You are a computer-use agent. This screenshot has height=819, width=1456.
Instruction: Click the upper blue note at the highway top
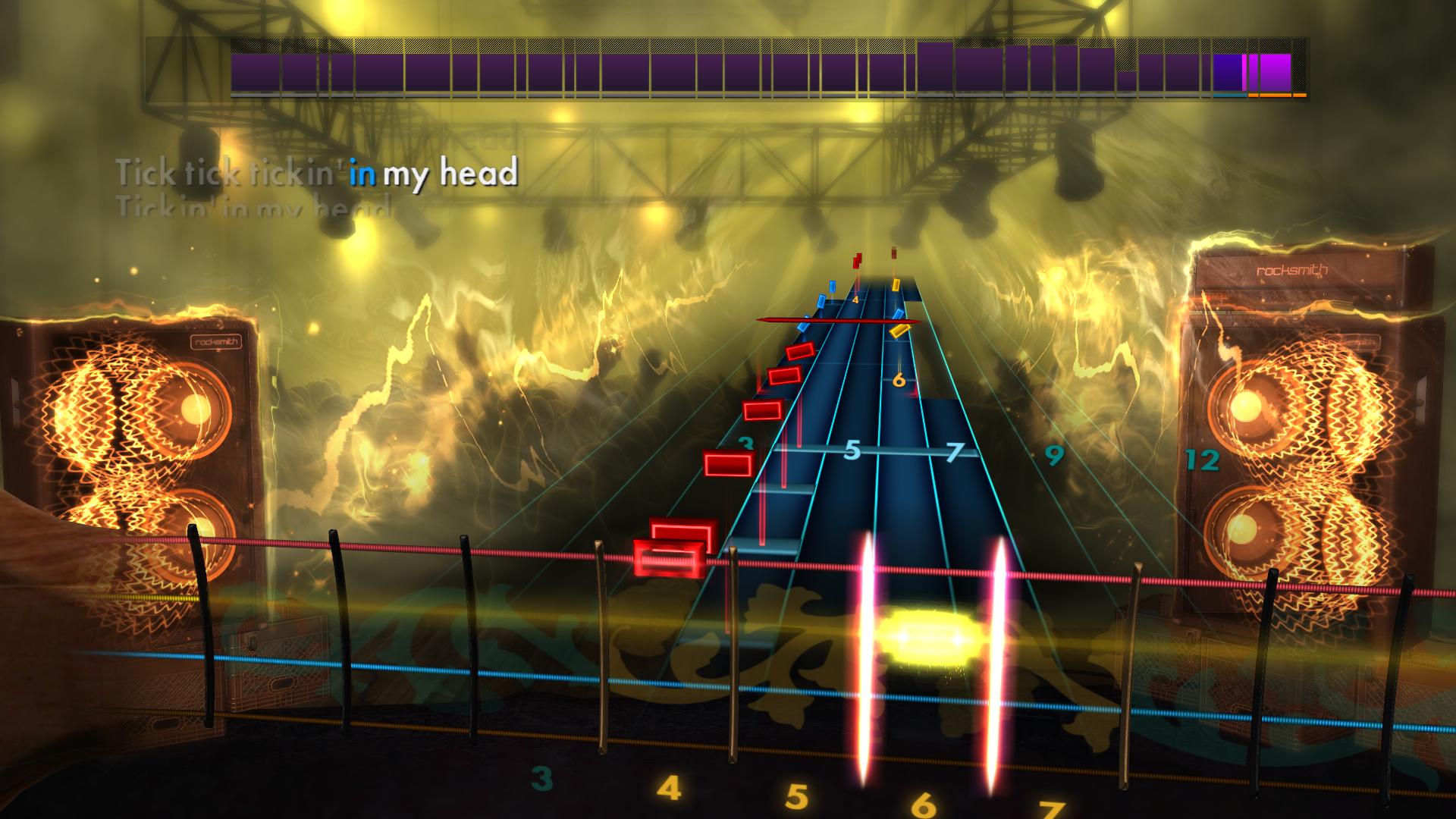pyautogui.click(x=833, y=287)
